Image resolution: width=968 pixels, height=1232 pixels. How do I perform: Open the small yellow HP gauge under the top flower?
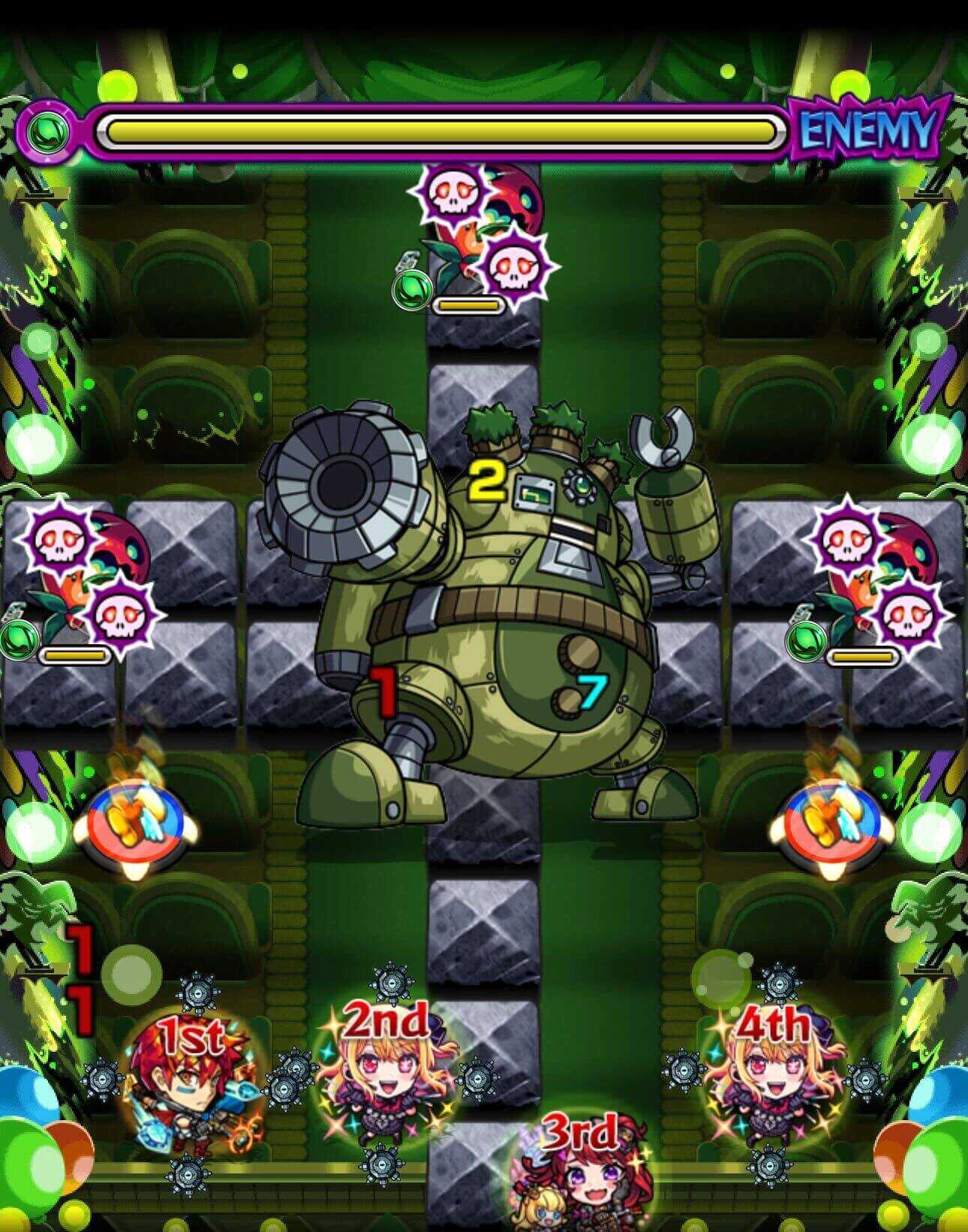click(x=469, y=305)
